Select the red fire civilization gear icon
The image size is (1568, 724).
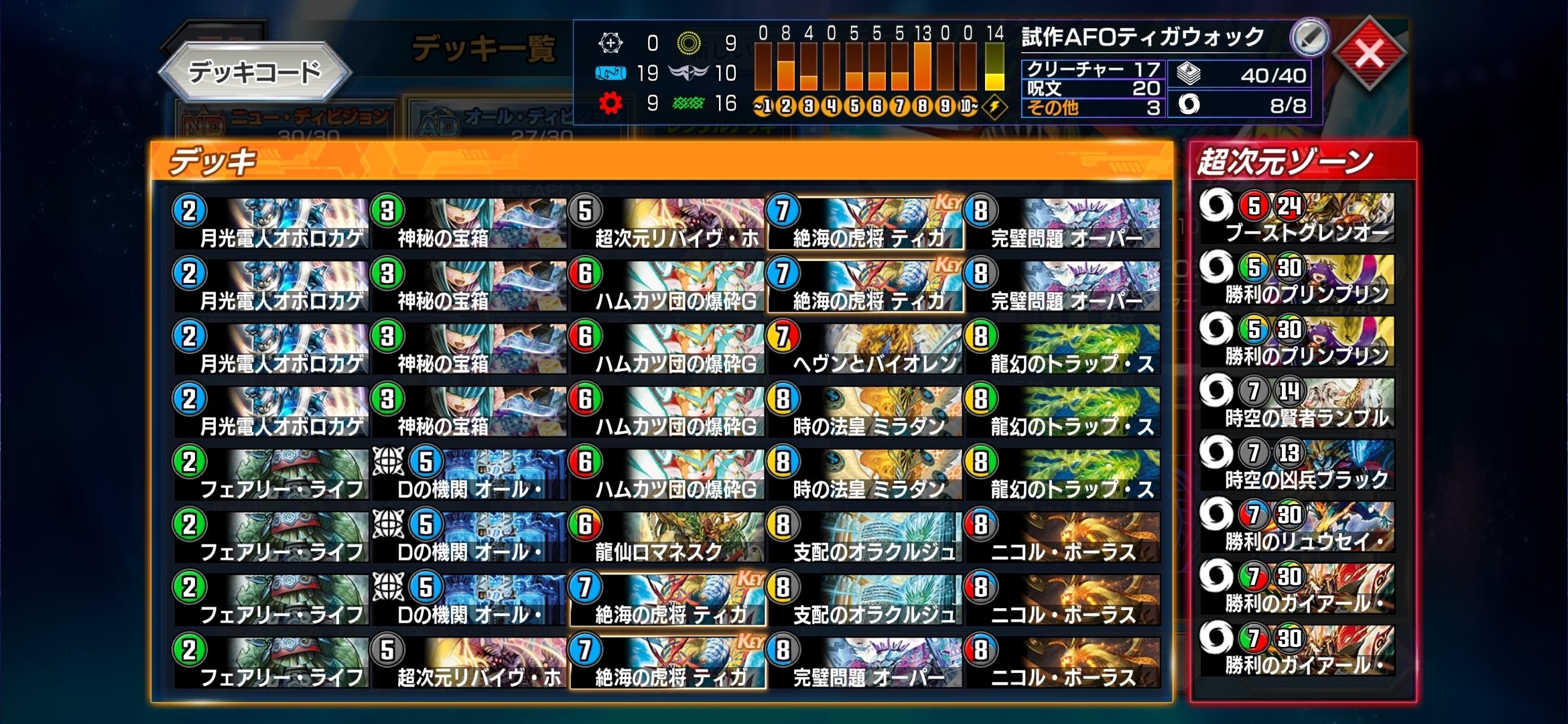click(610, 103)
